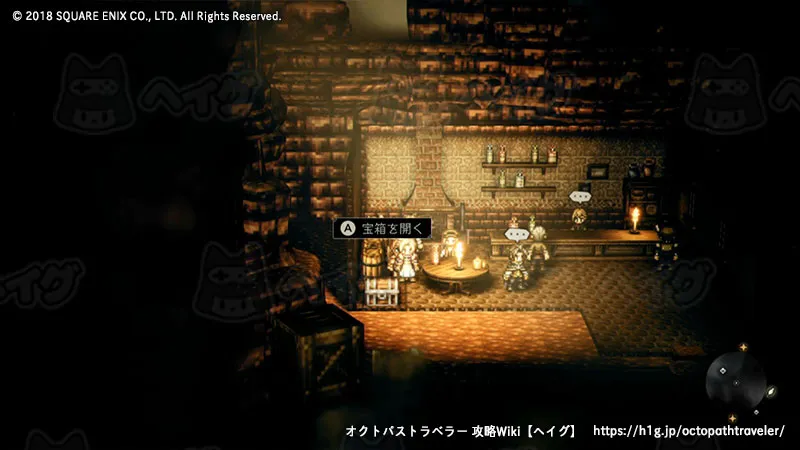The height and width of the screenshot is (450, 800).
Task: Open the h1g.jp octopathtraveler wiki URL
Action: tap(689, 431)
